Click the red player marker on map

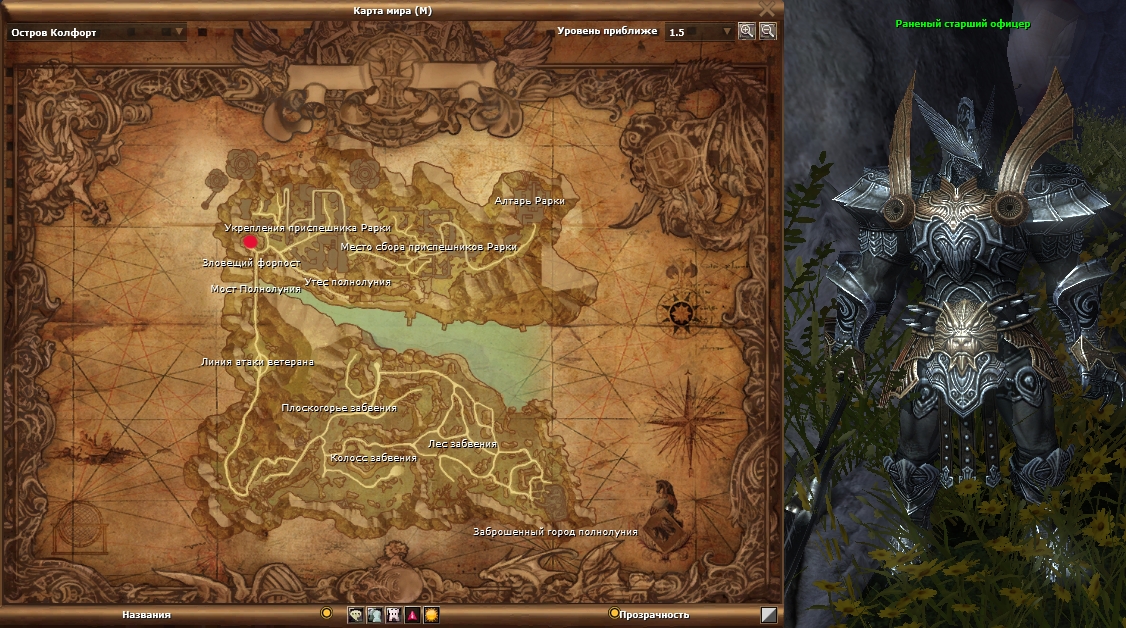click(249, 241)
